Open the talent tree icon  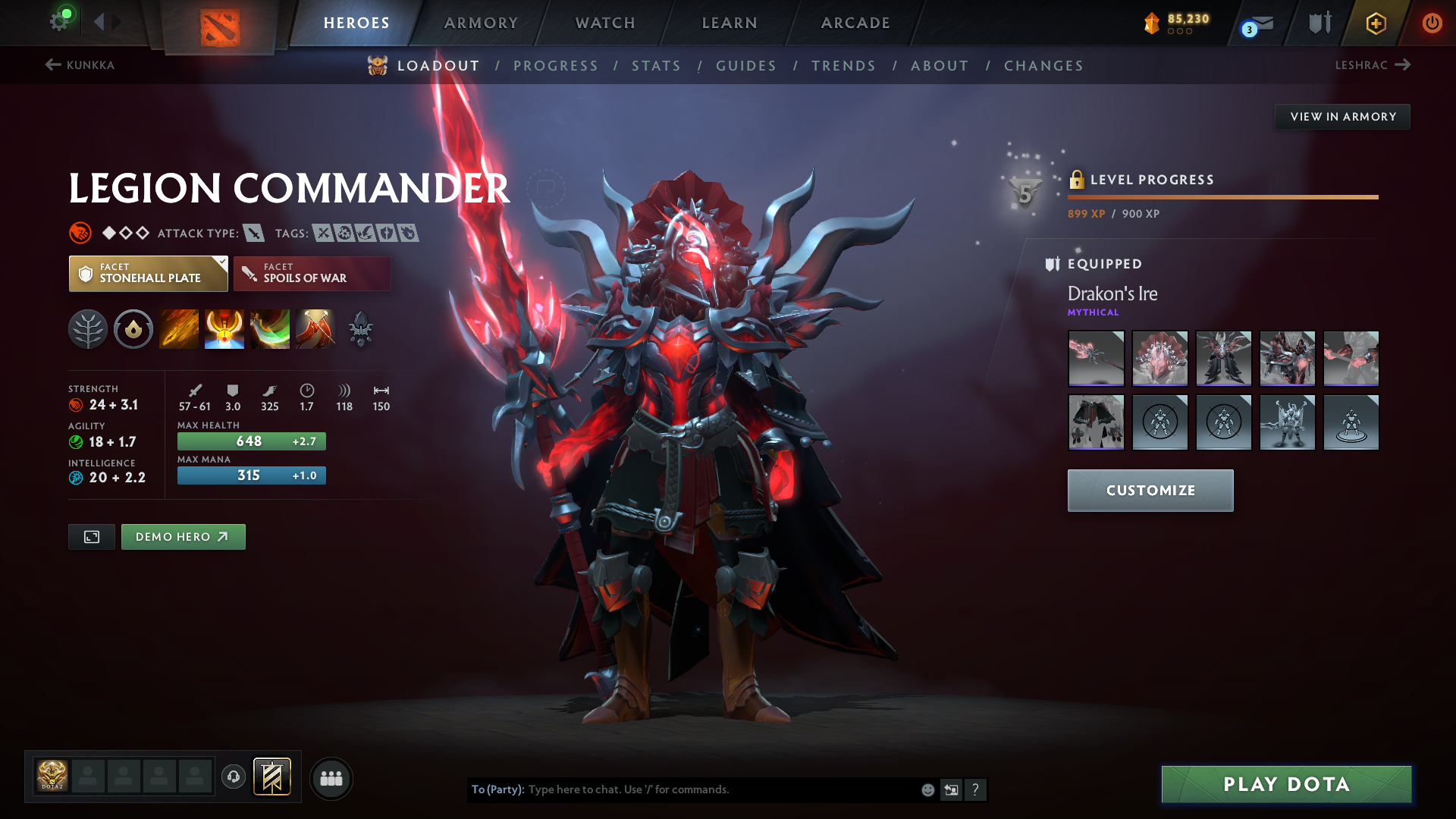tap(88, 330)
